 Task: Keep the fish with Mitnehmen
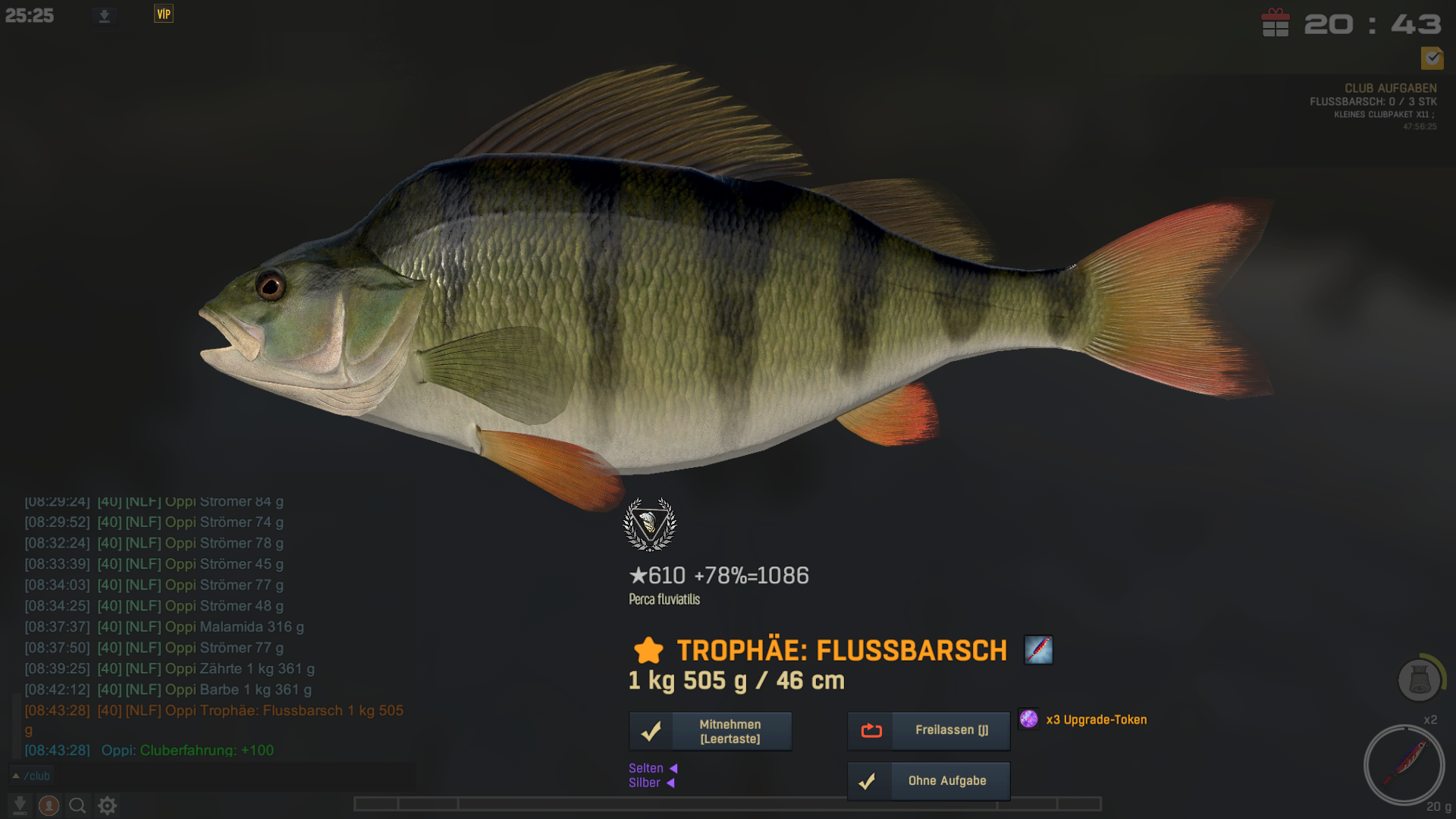click(x=711, y=731)
